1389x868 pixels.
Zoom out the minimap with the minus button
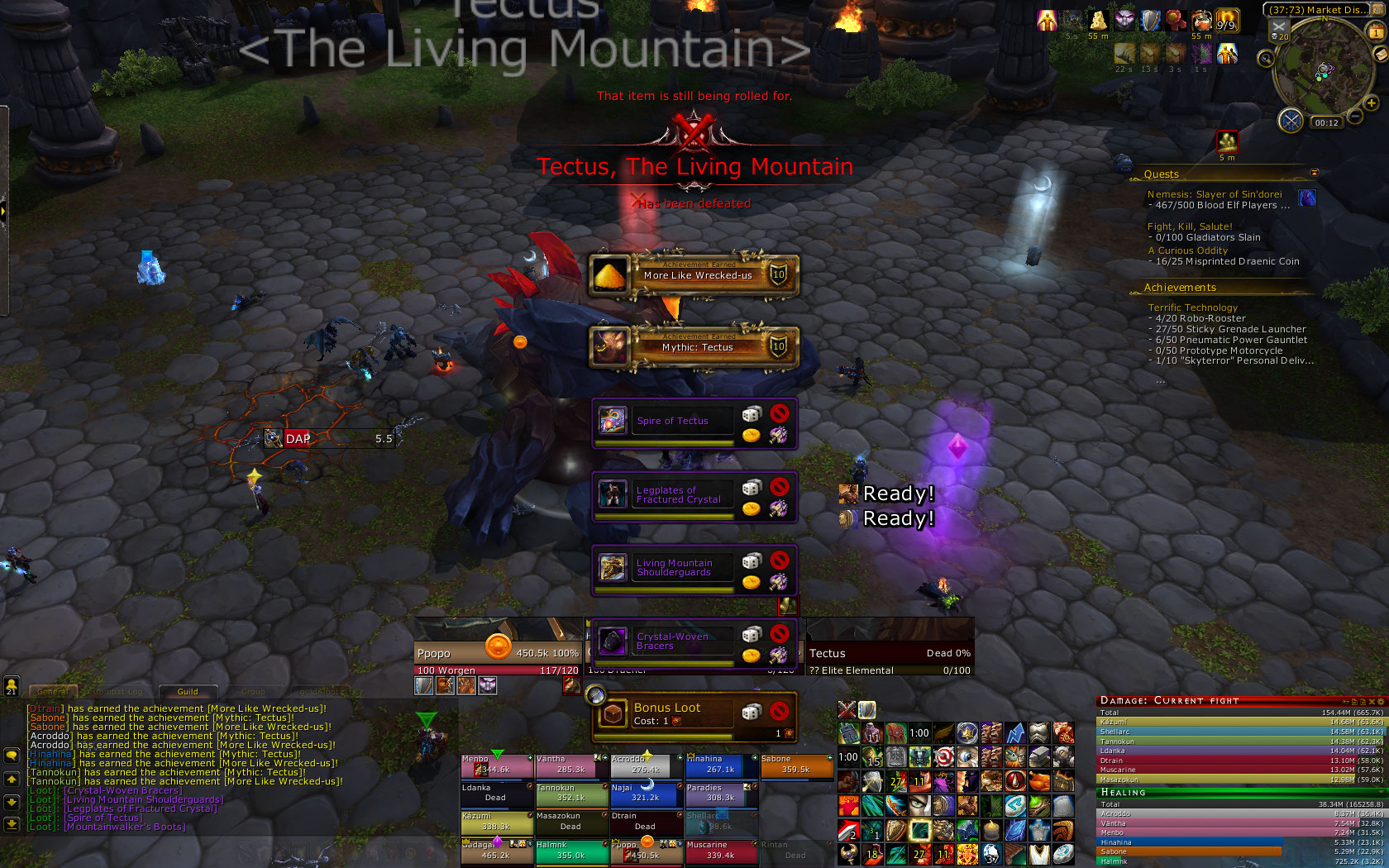pyautogui.click(x=1355, y=117)
